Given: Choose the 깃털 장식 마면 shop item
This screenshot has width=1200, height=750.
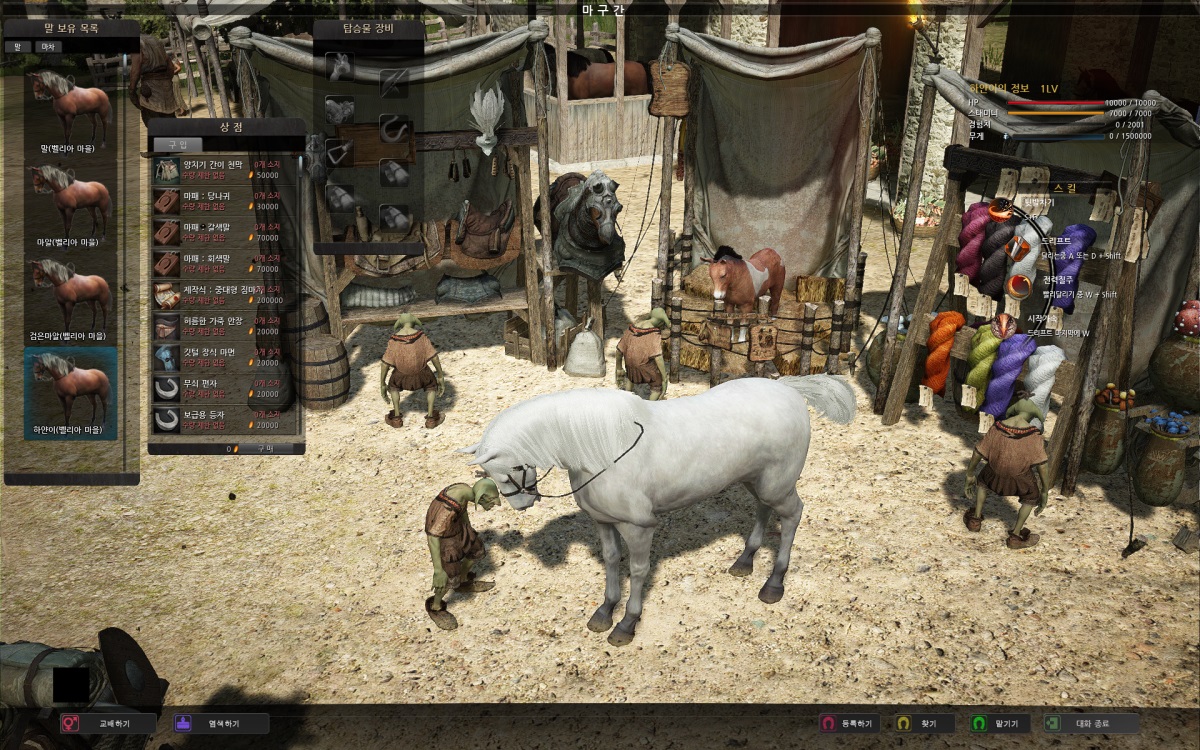Looking at the screenshot, I should click(x=224, y=357).
